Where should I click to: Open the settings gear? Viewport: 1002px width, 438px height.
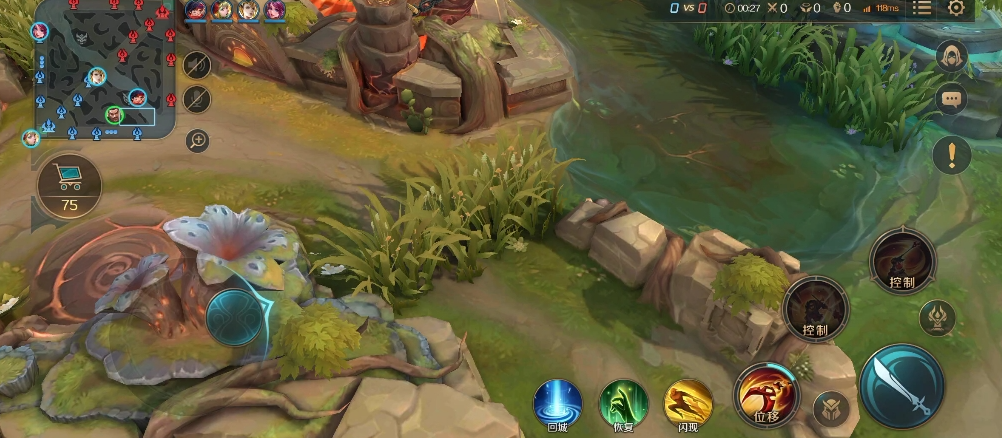[x=957, y=9]
